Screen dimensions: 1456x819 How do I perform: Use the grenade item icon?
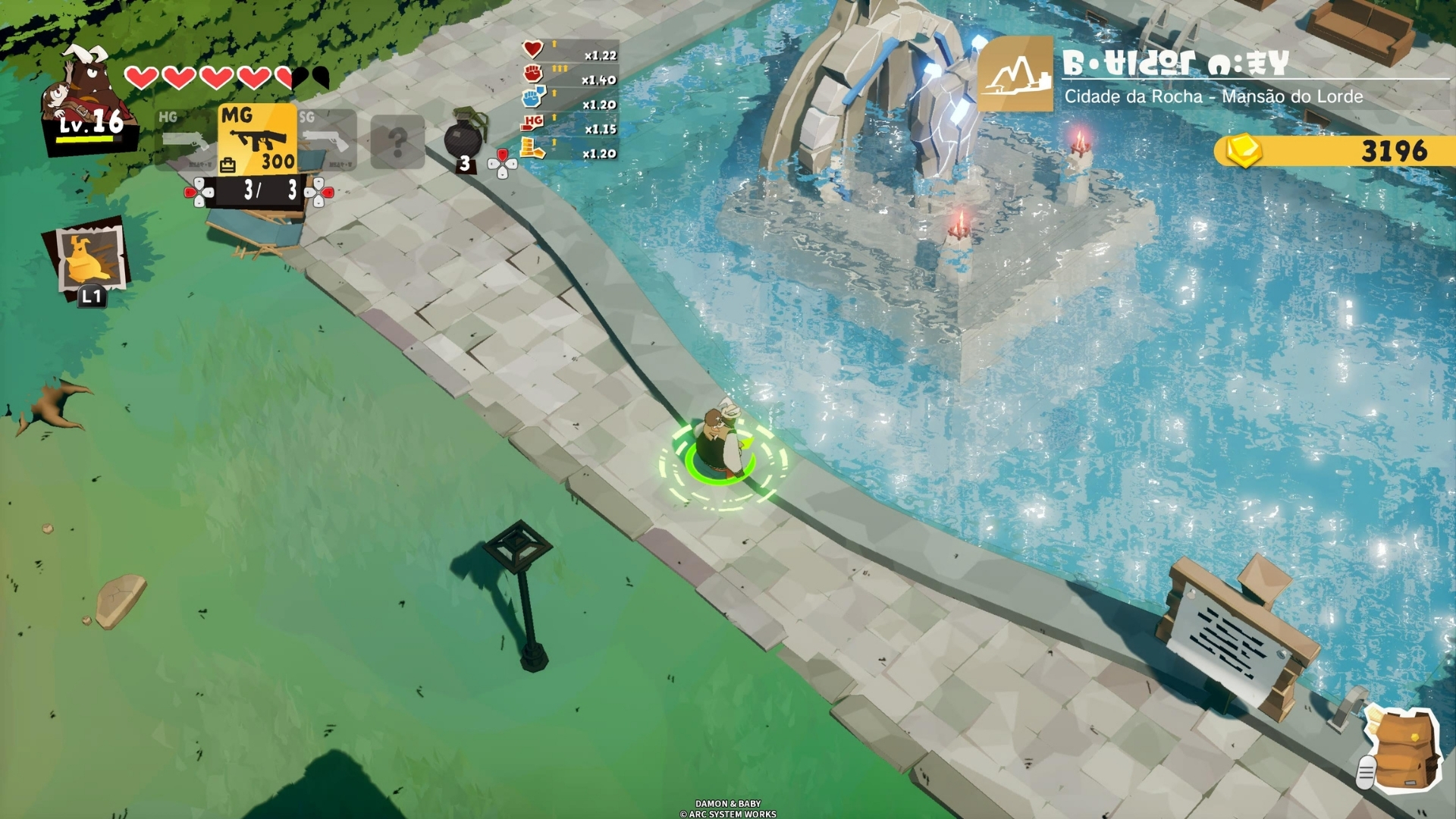tap(463, 138)
